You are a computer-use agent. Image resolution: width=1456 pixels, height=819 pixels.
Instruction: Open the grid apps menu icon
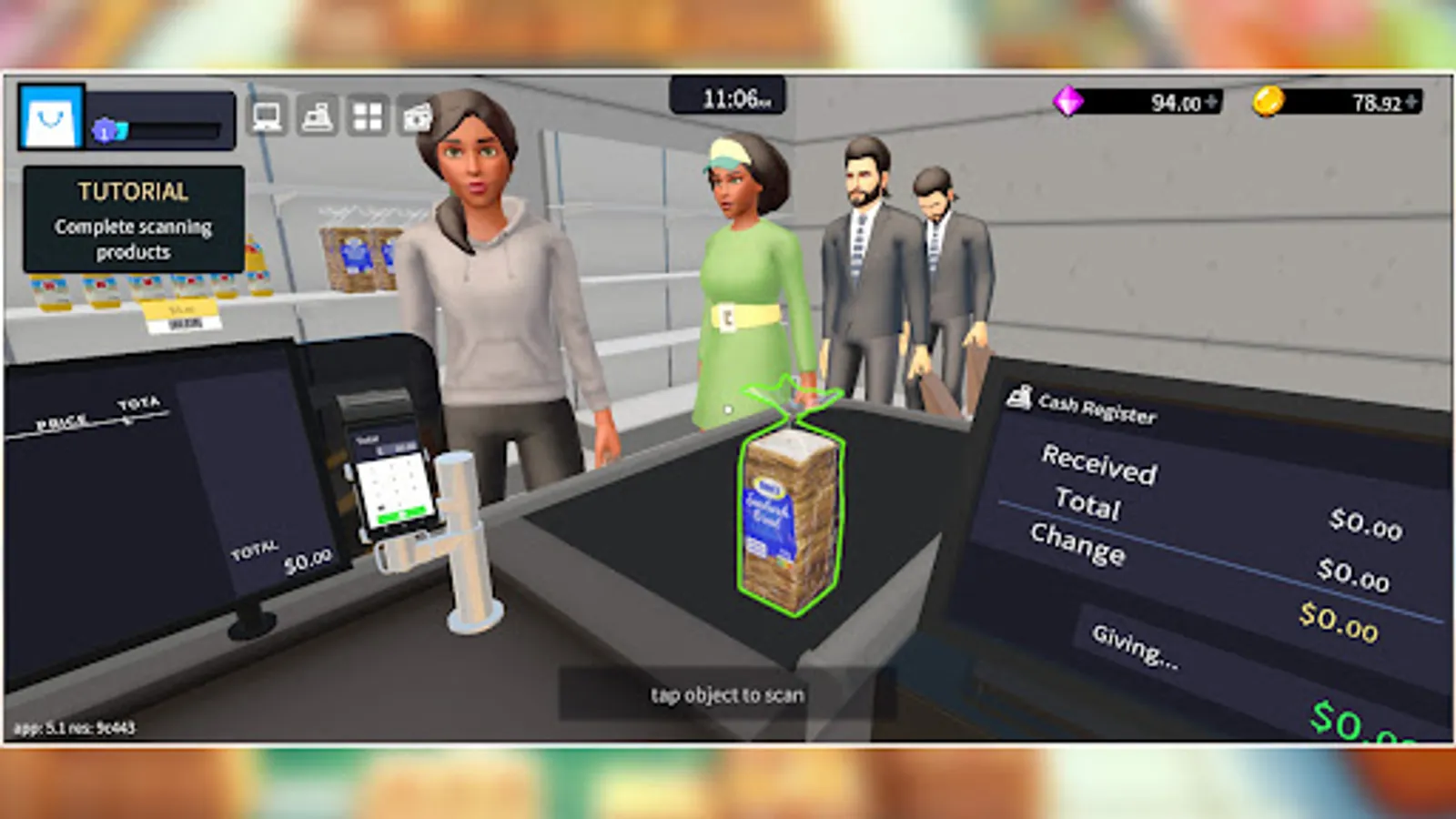tap(366, 116)
